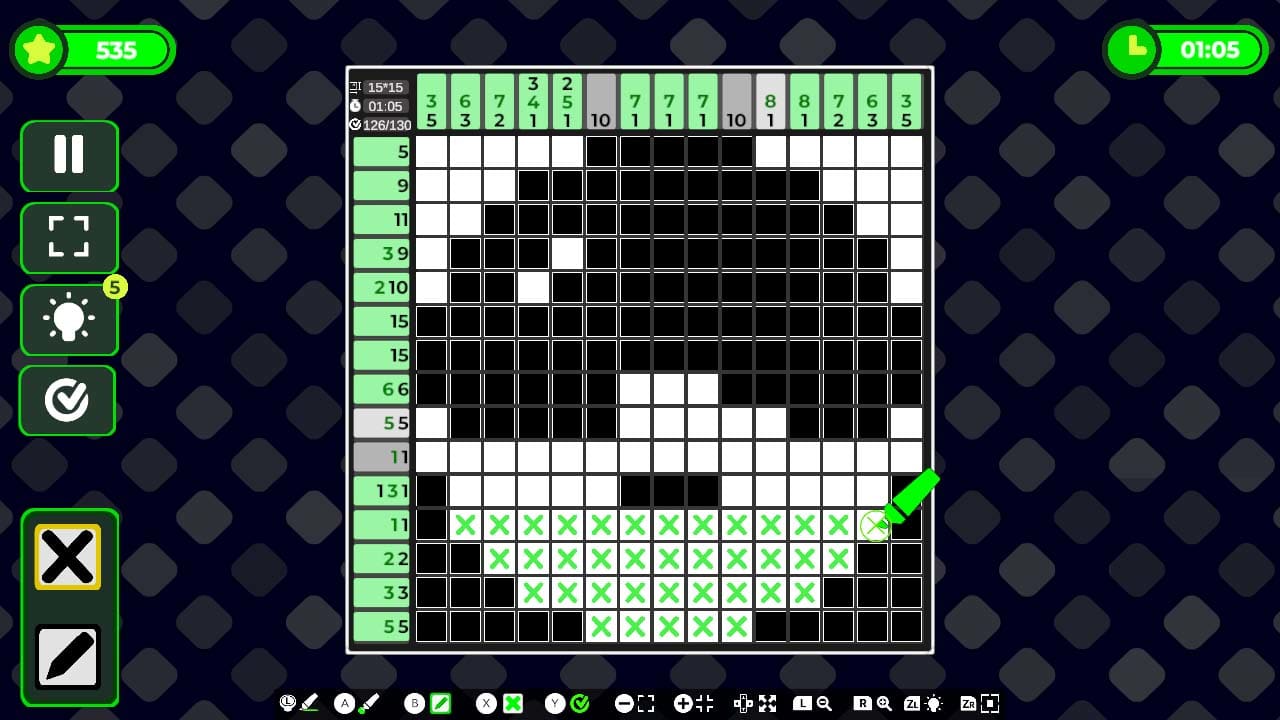Select the B green pencil toolbar item

440,703
